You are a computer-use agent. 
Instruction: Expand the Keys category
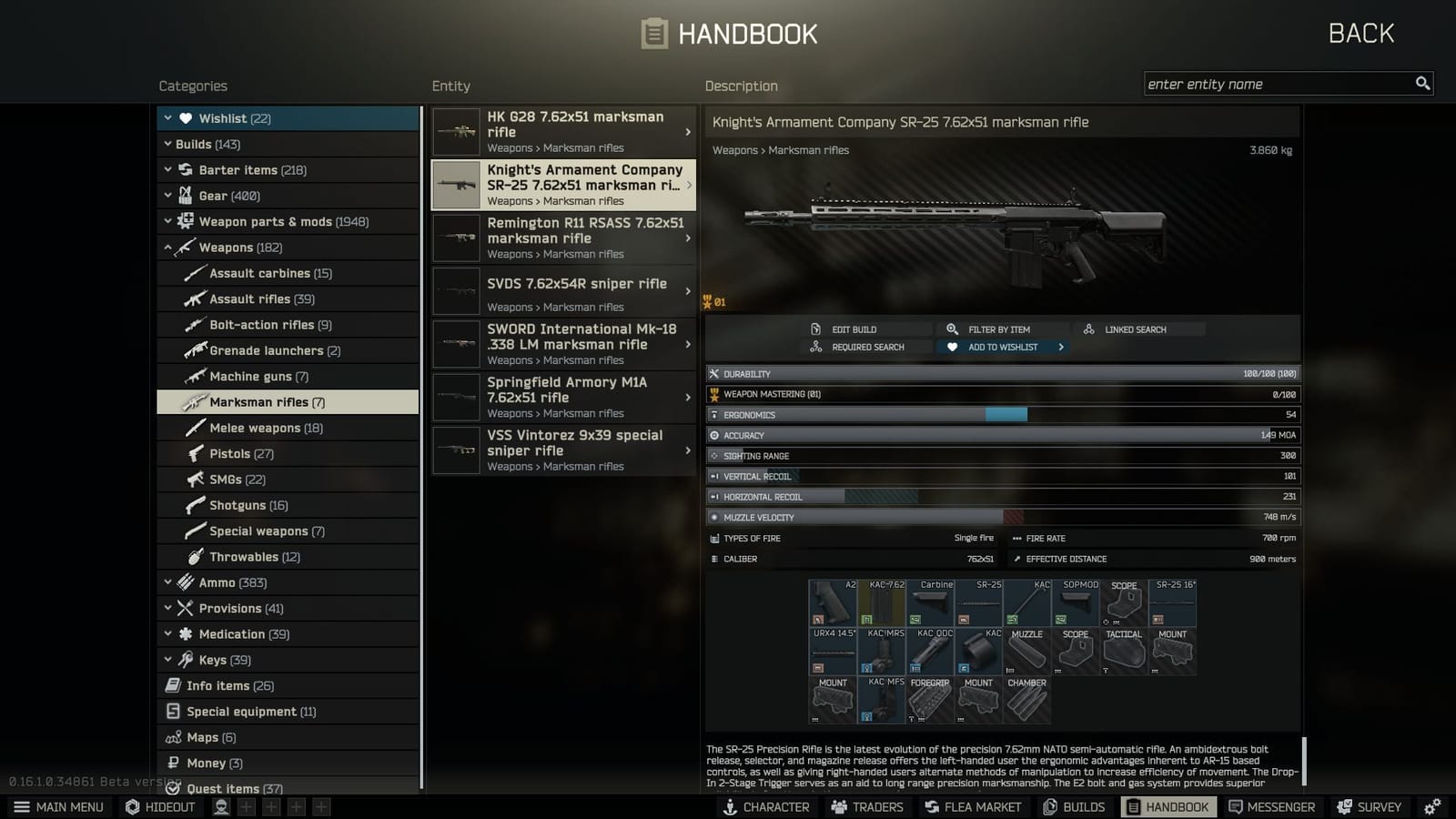point(168,660)
